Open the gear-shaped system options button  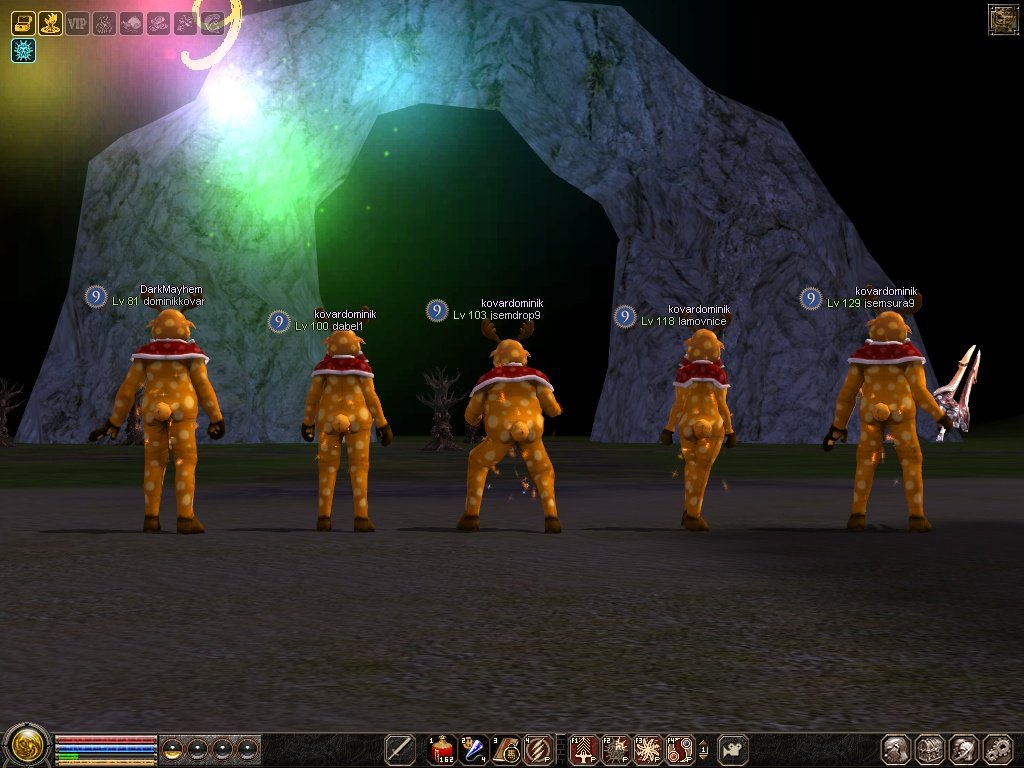(x=997, y=749)
